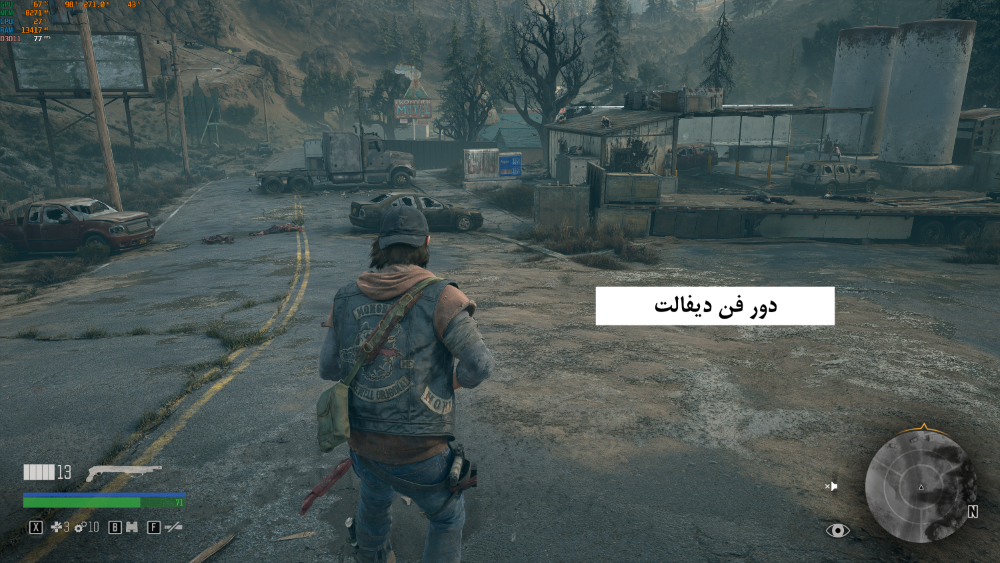Open the circular minimap
This screenshot has height=563, width=1000.
point(920,489)
